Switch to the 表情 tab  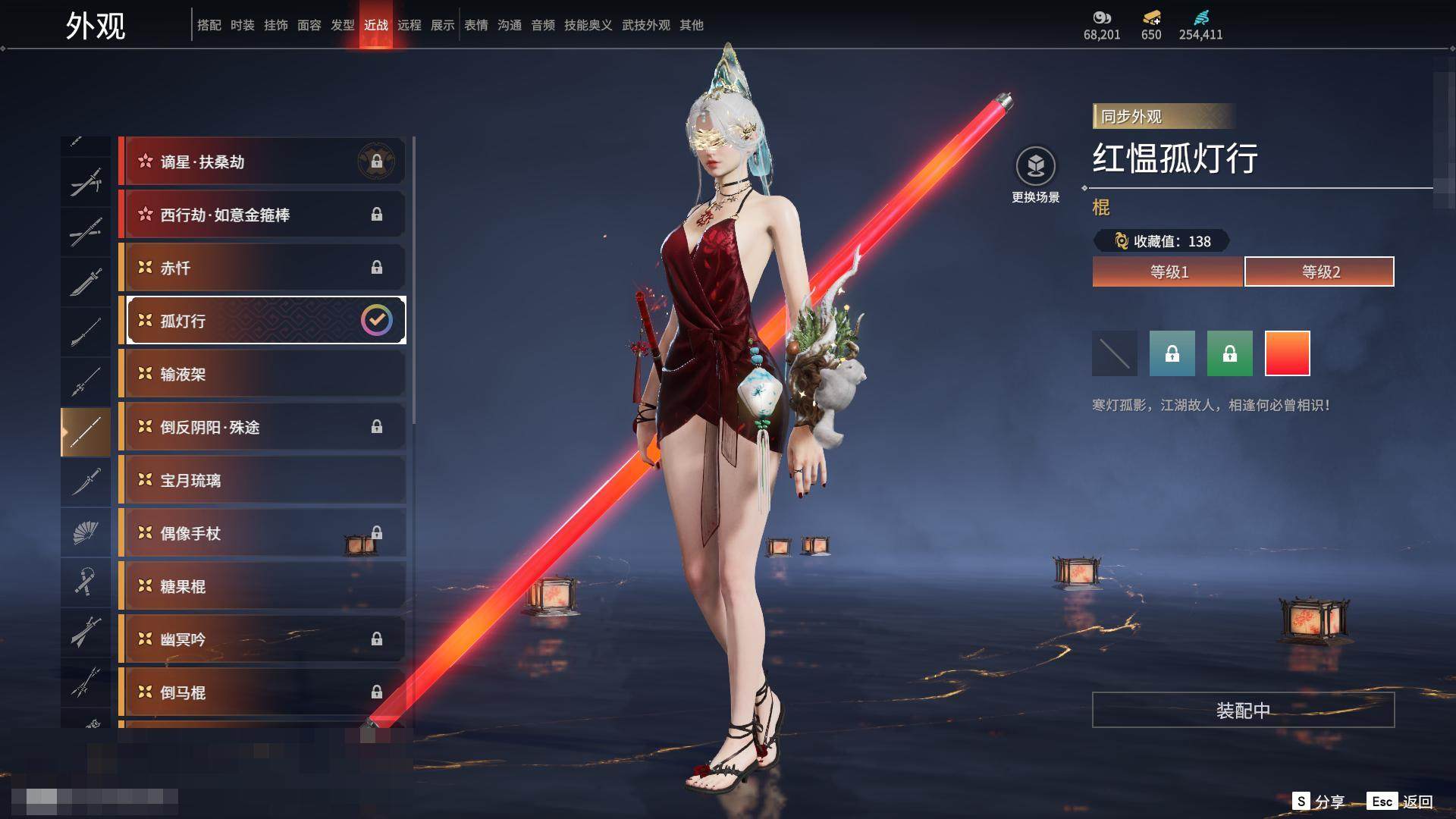[476, 25]
